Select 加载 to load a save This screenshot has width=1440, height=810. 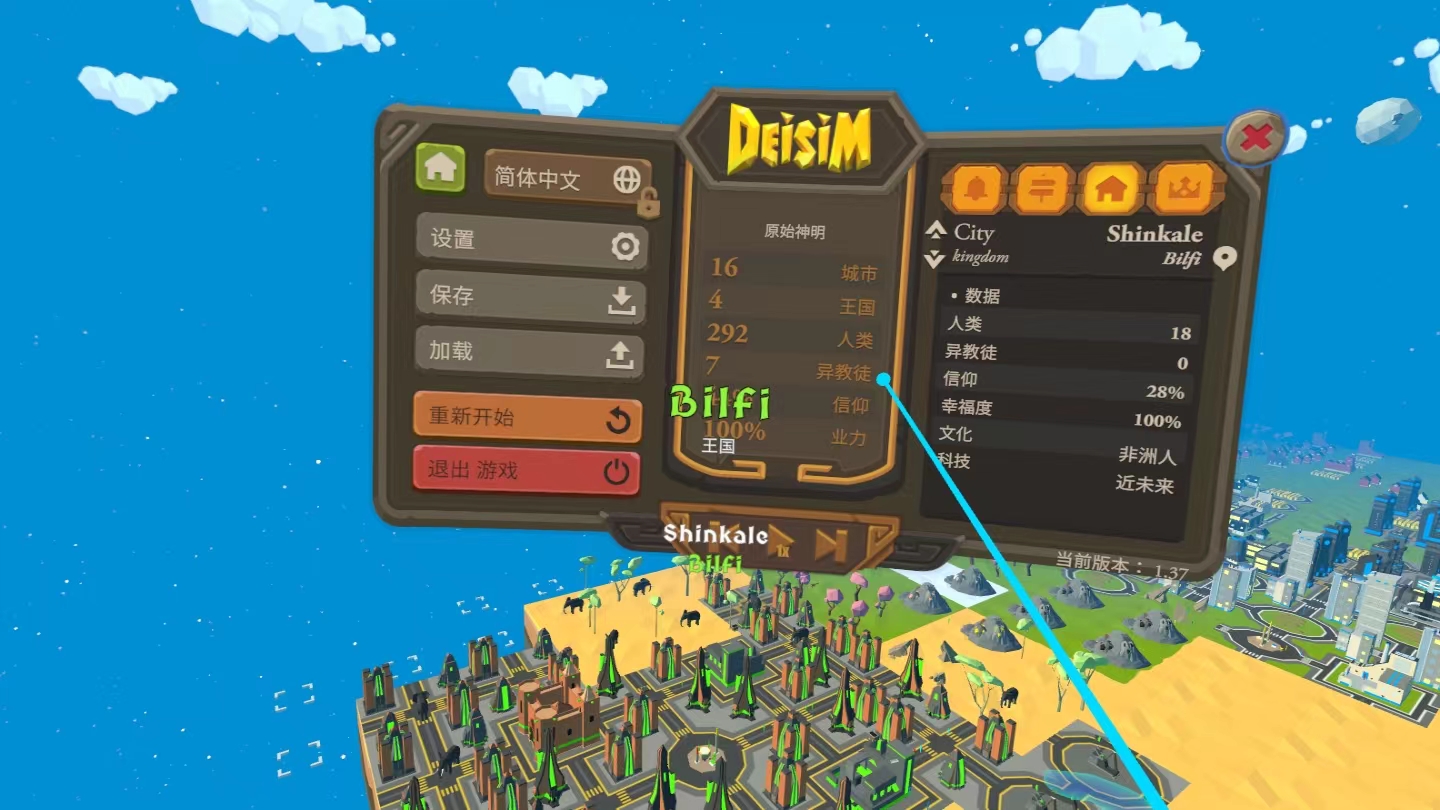(530, 353)
